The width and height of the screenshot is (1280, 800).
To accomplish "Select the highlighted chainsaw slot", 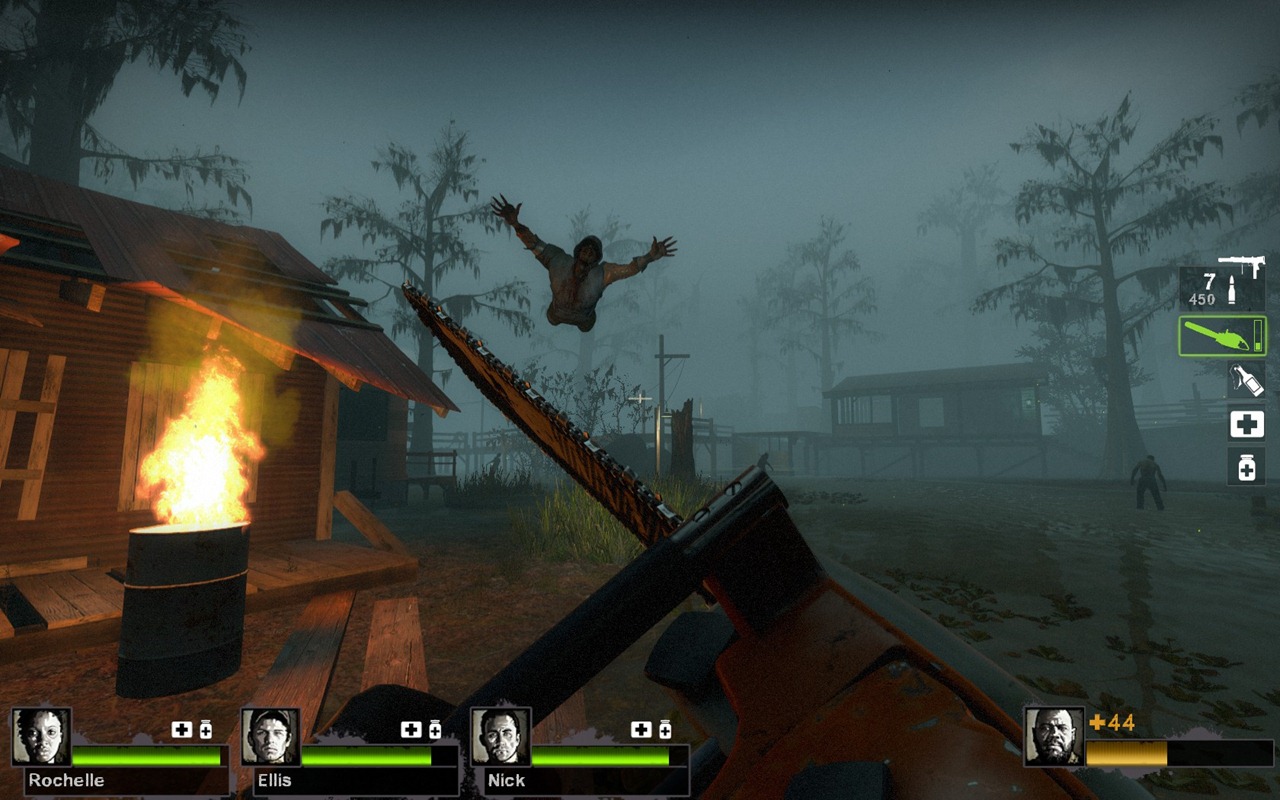I will point(1222,336).
